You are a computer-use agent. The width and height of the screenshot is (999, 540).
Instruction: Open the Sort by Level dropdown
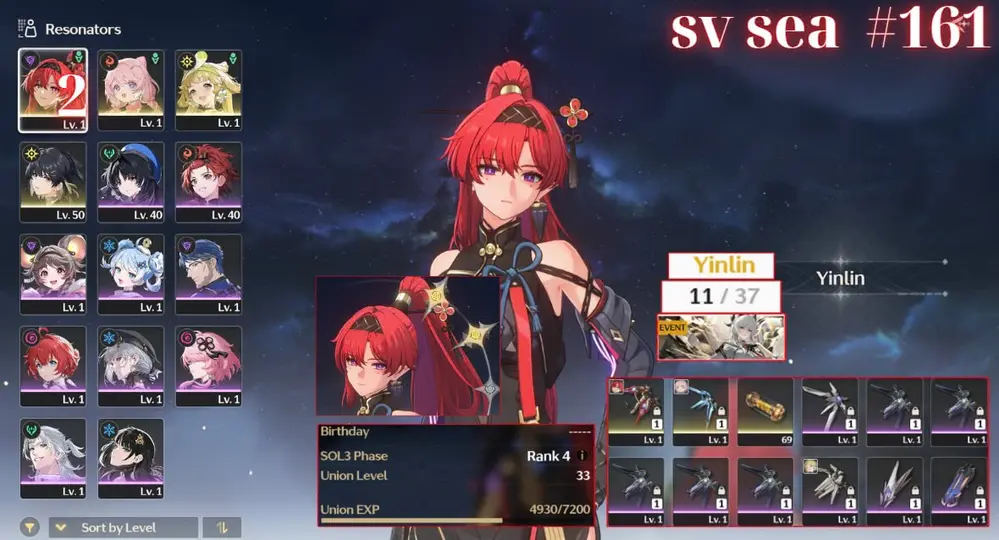pyautogui.click(x=123, y=527)
